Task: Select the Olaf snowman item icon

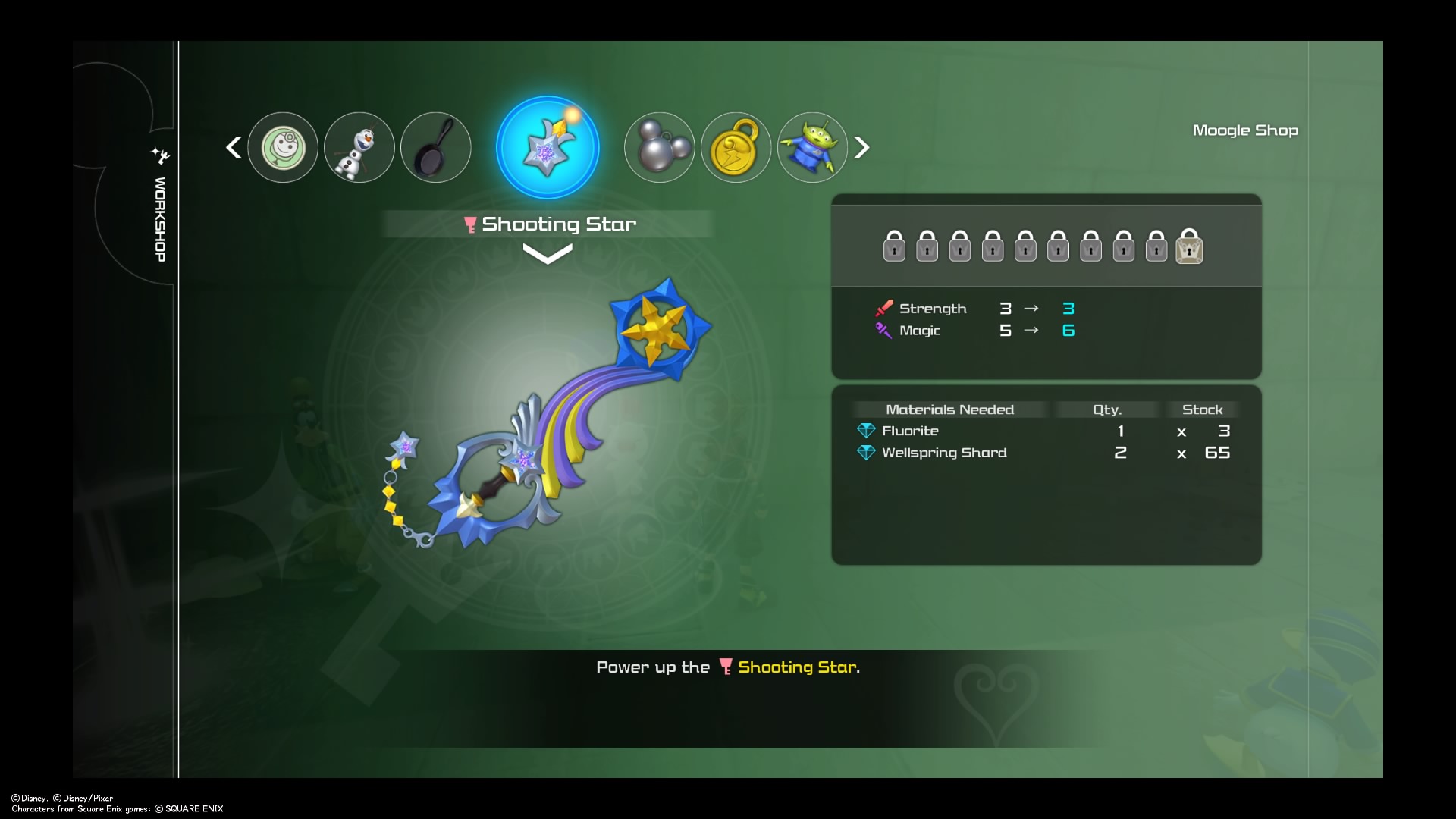Action: click(359, 147)
